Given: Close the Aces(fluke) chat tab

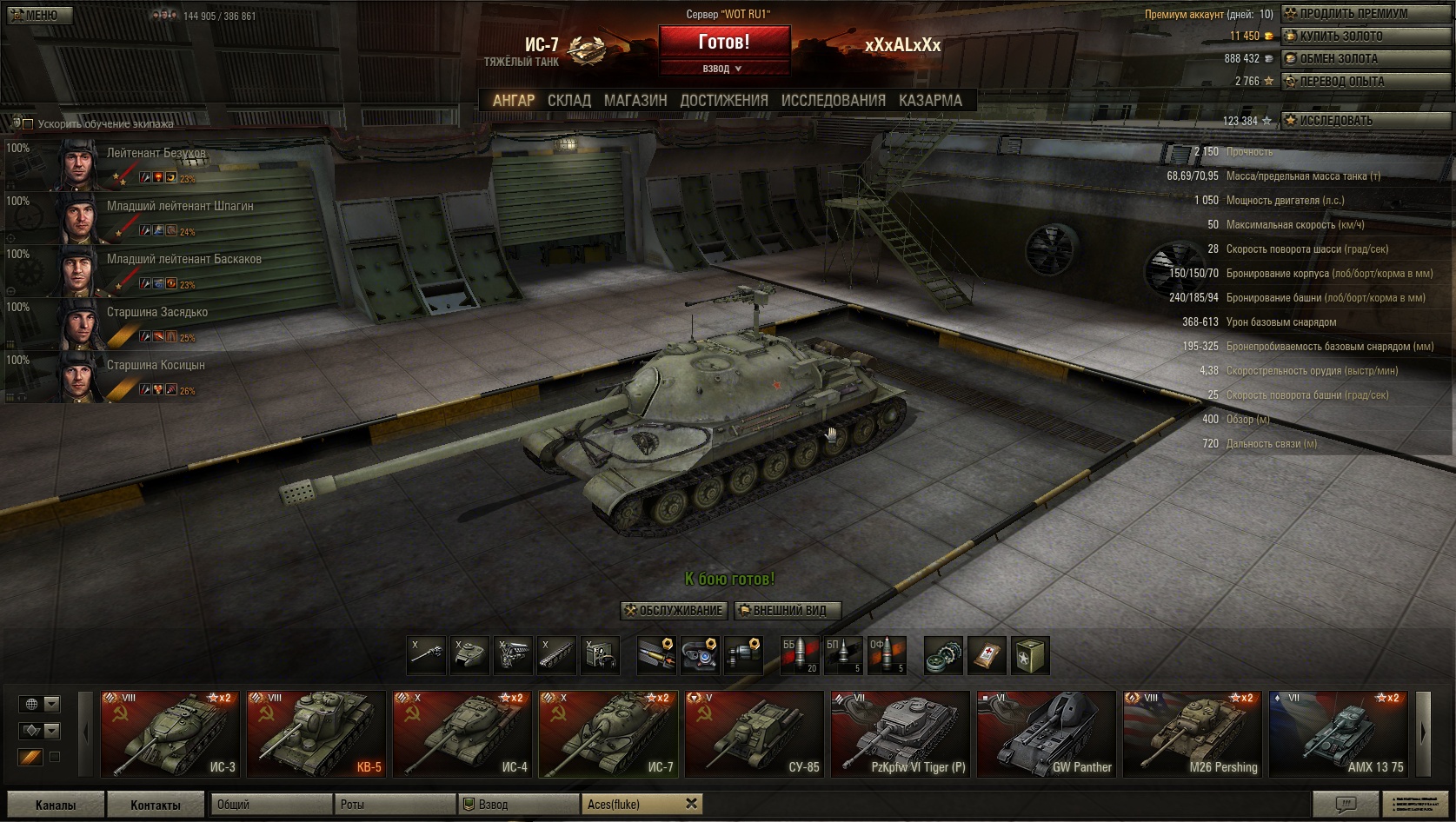Looking at the screenshot, I should click(691, 804).
